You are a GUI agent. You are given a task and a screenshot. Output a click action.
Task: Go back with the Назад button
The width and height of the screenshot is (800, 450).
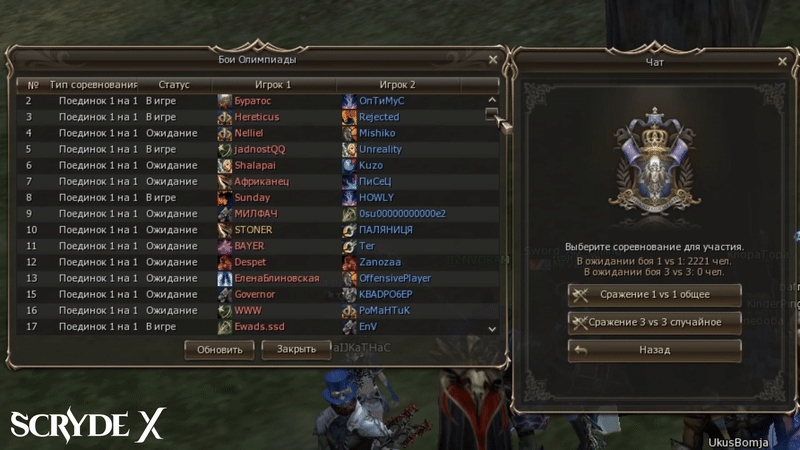(655, 350)
